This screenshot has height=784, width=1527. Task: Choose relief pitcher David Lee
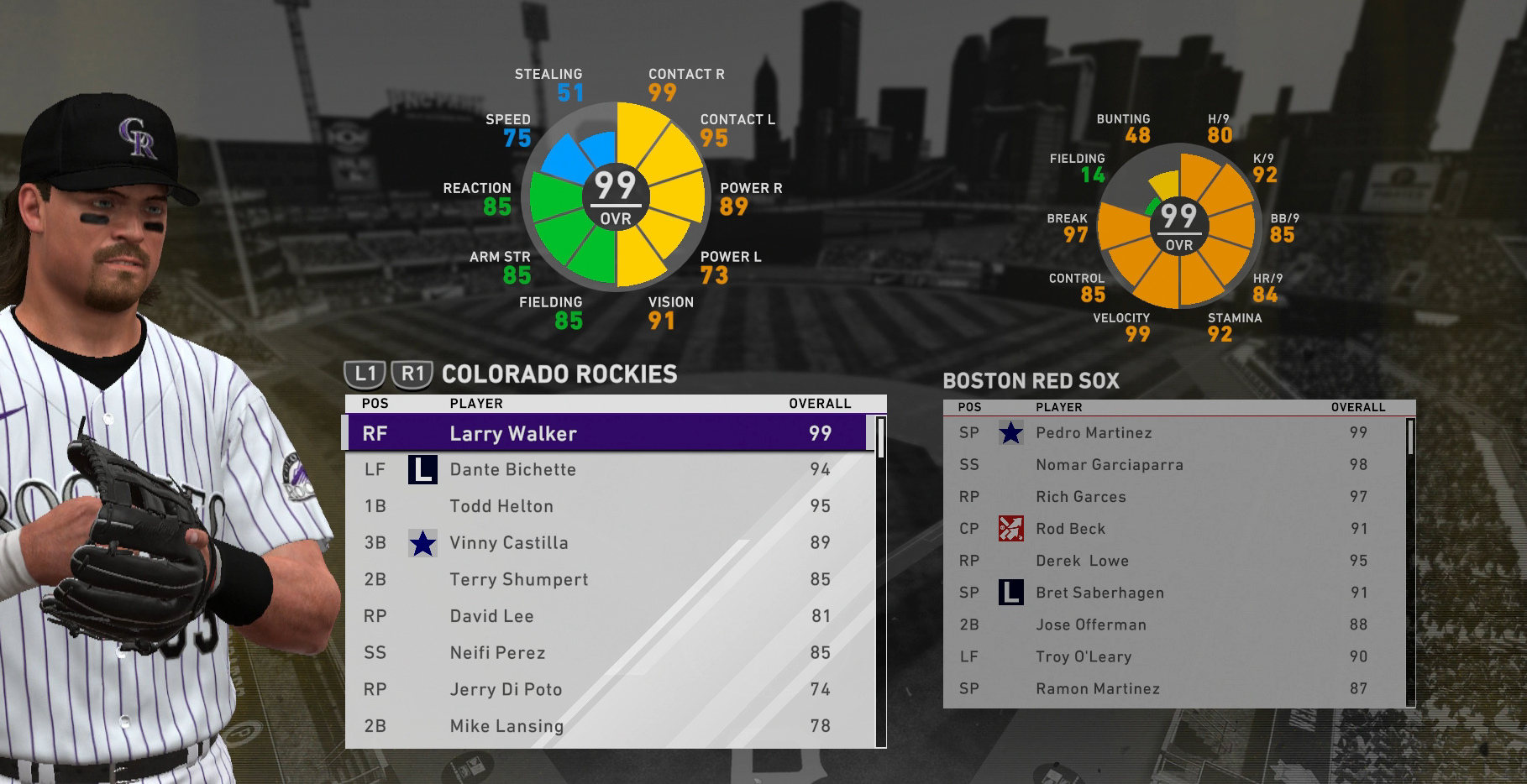[605, 616]
